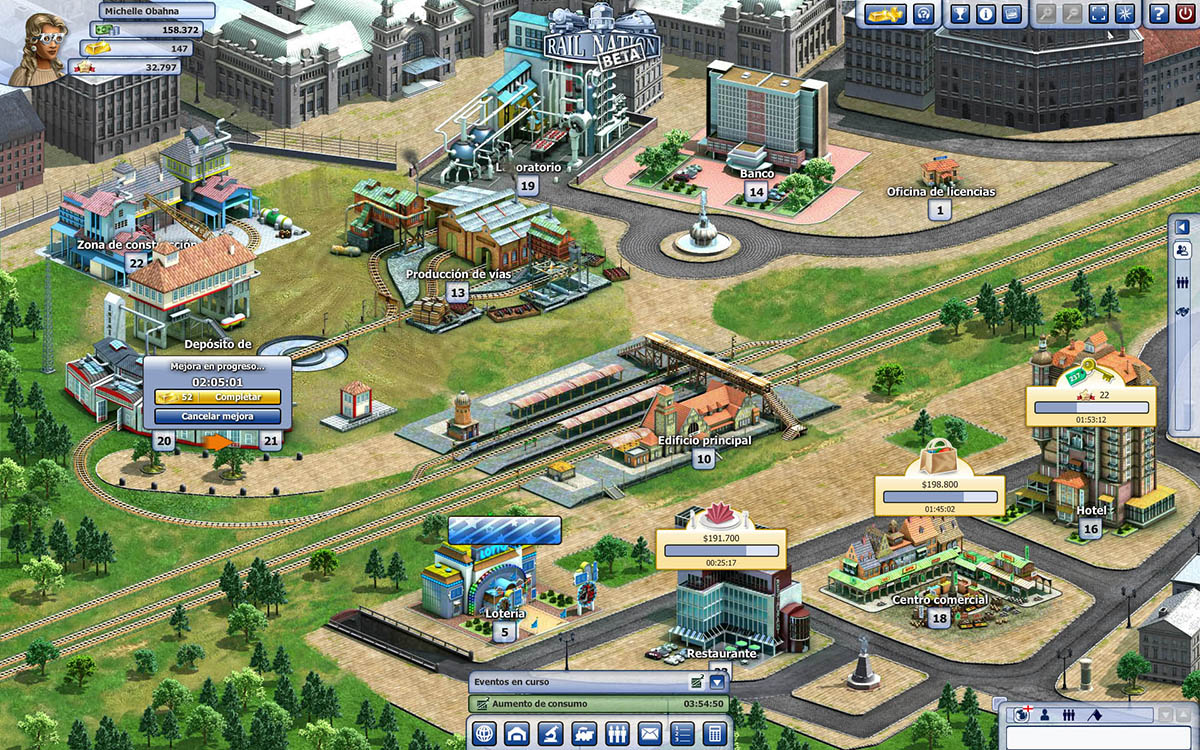Screen dimensions: 1200x750
Task: Open the gold bars shop button
Action: tap(886, 14)
